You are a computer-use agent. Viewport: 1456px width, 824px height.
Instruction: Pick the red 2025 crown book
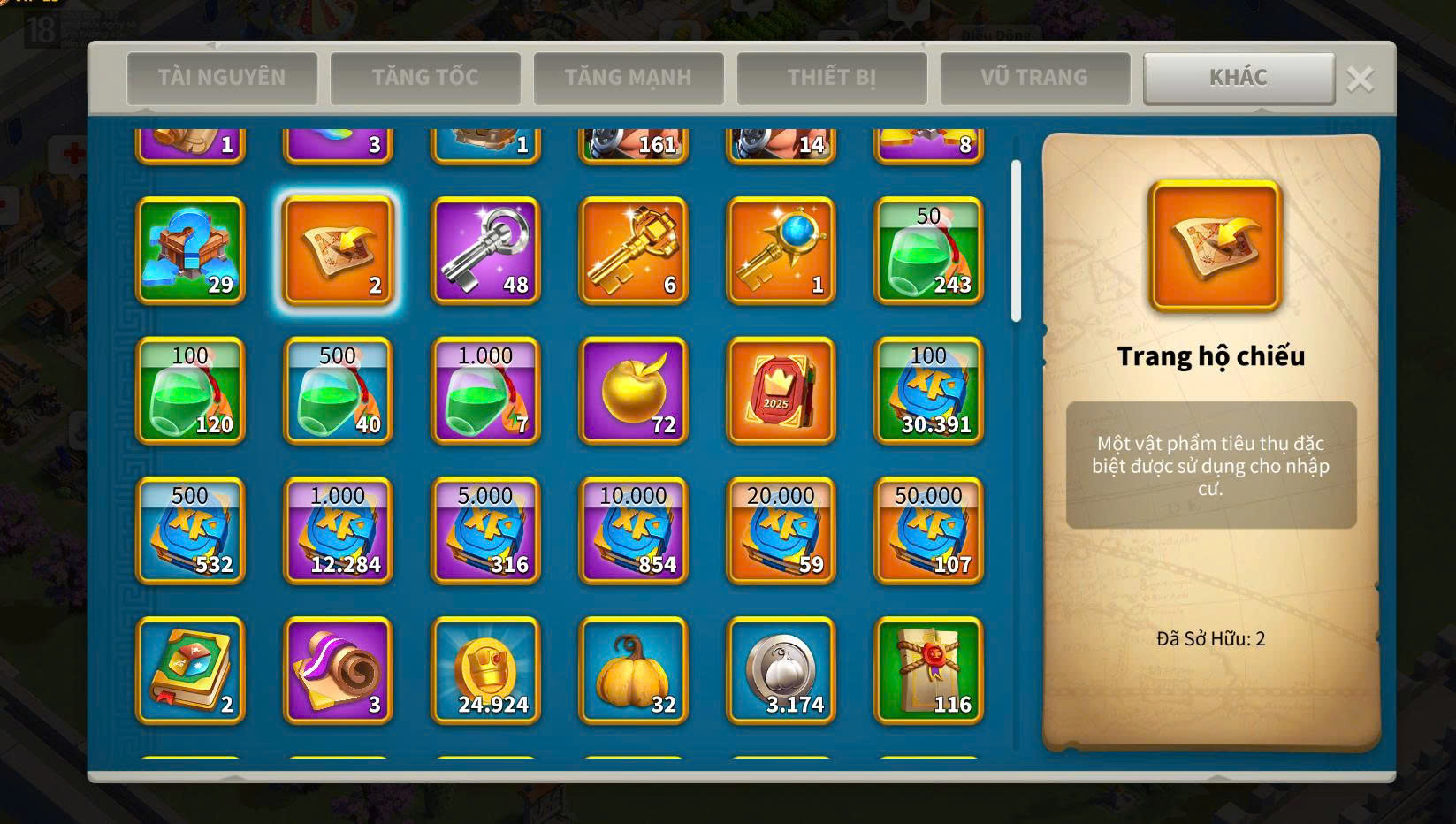(781, 391)
